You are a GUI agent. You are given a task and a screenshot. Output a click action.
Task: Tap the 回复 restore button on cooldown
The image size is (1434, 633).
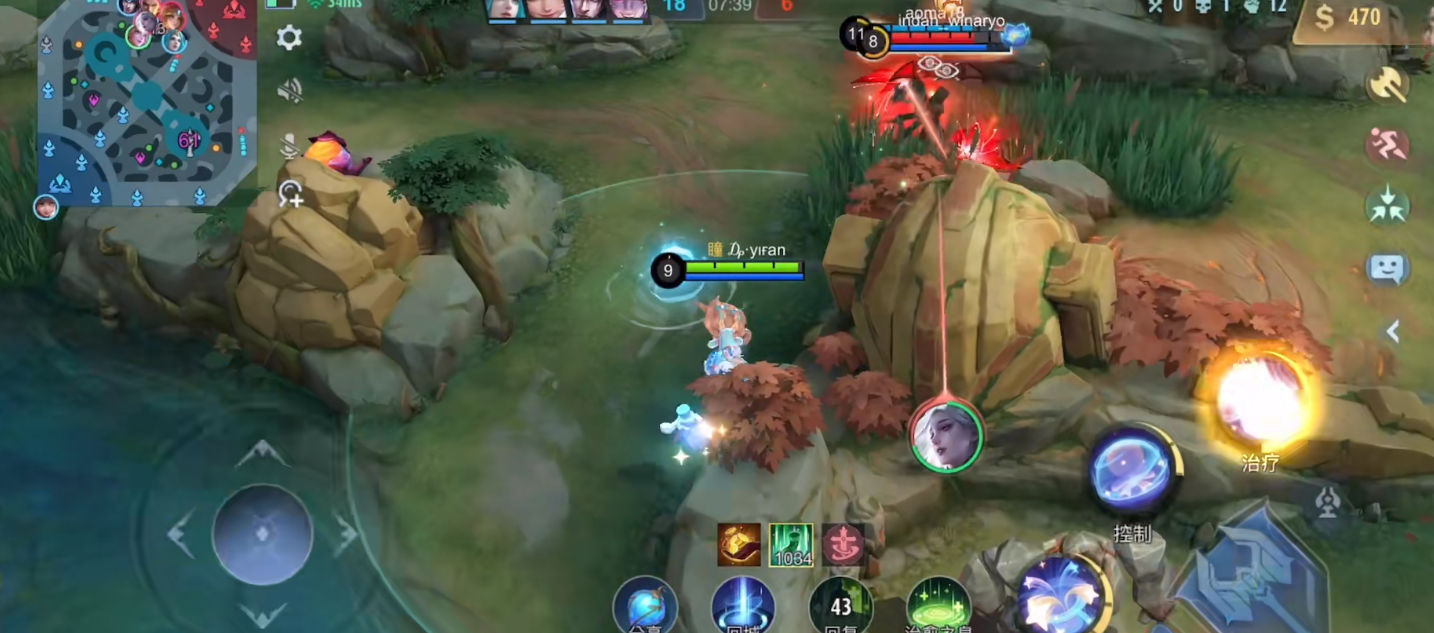point(841,606)
